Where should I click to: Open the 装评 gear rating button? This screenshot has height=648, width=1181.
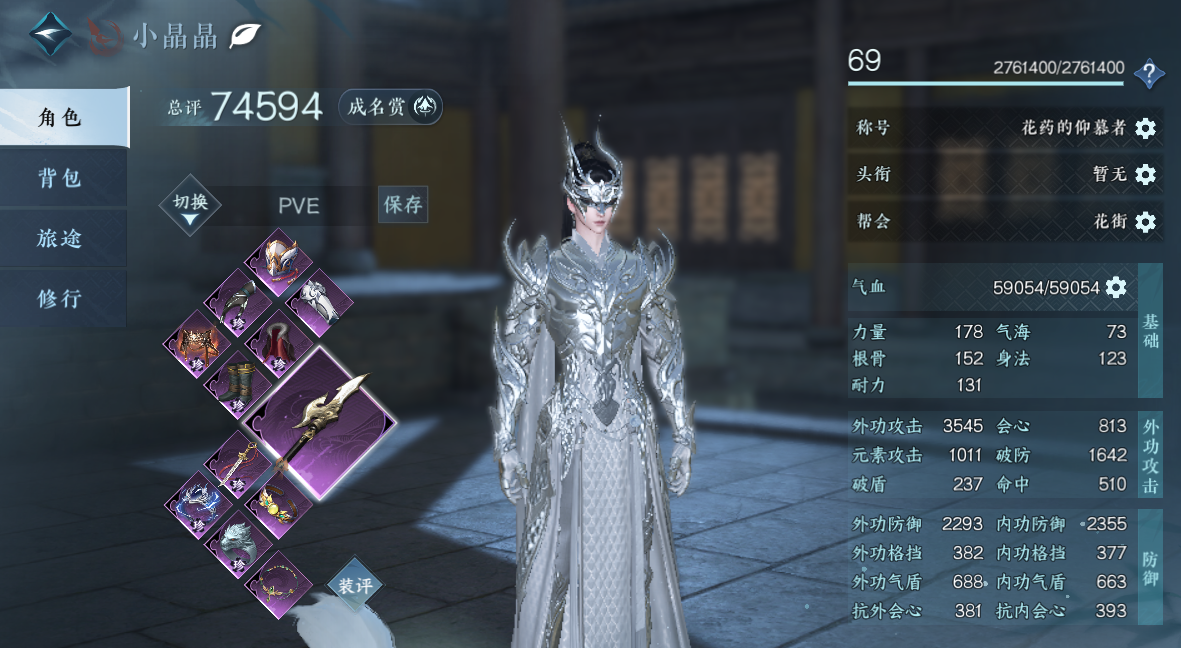(x=355, y=587)
